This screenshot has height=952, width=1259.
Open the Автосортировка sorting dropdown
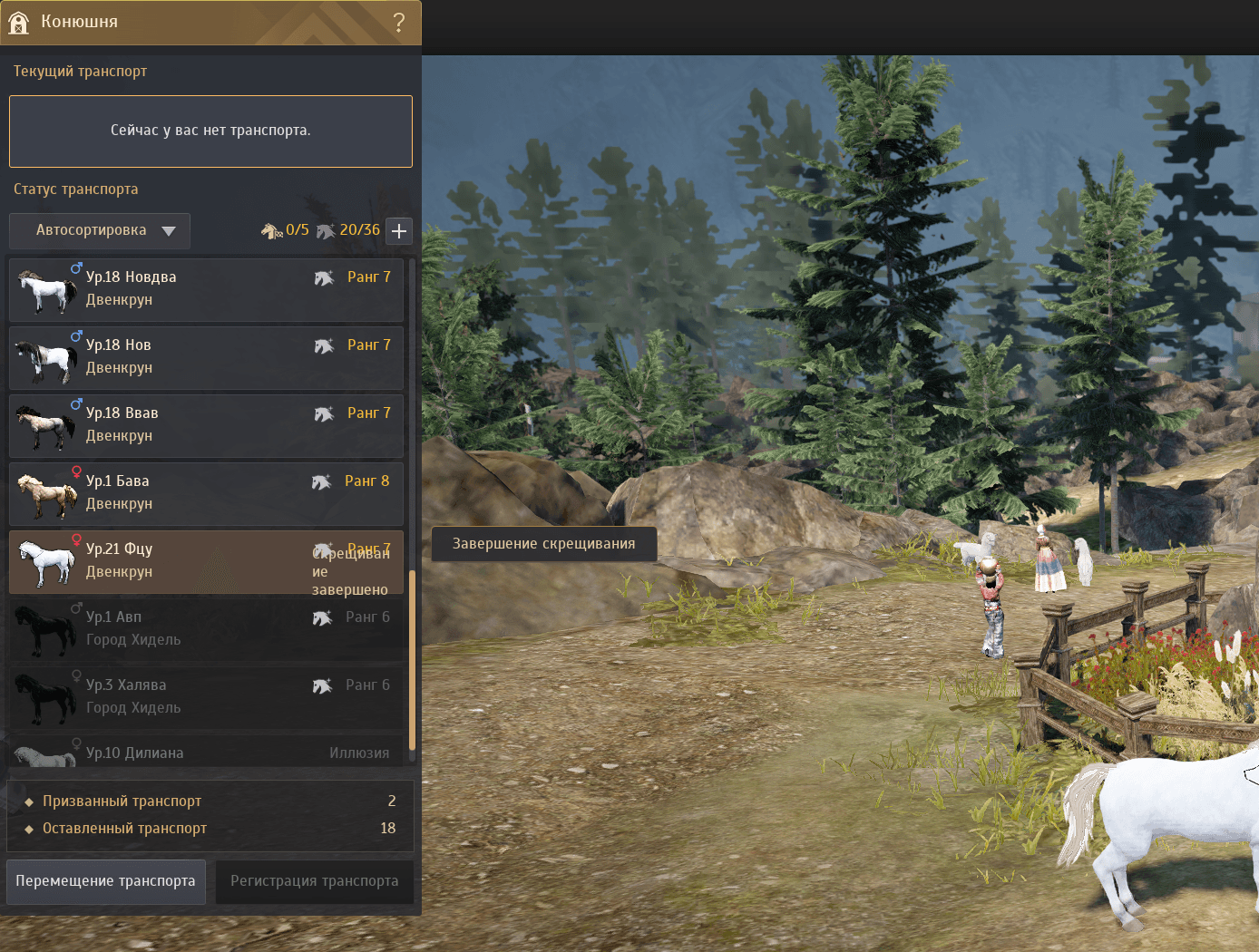click(x=100, y=230)
